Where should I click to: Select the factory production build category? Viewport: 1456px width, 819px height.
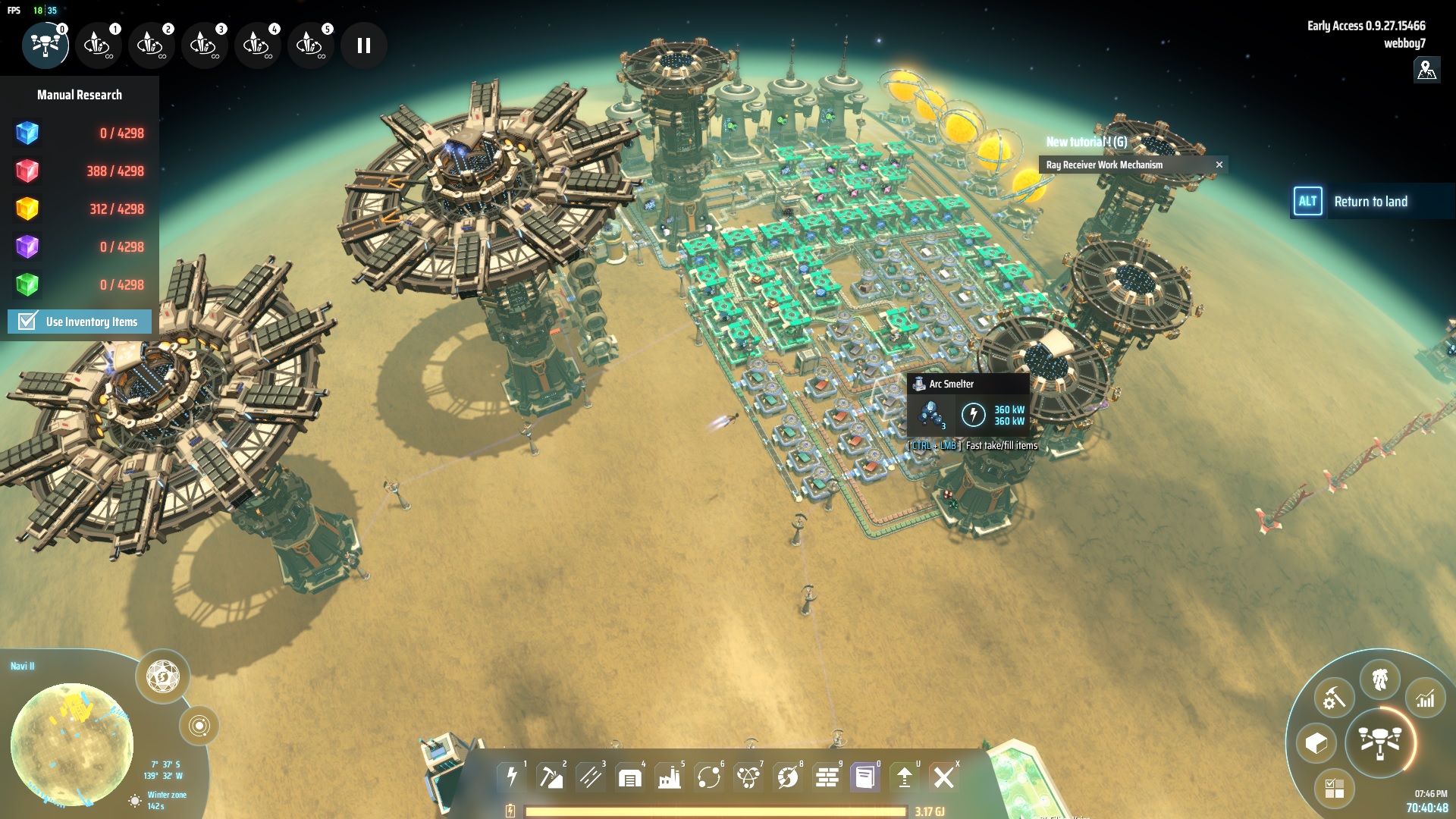click(670, 777)
